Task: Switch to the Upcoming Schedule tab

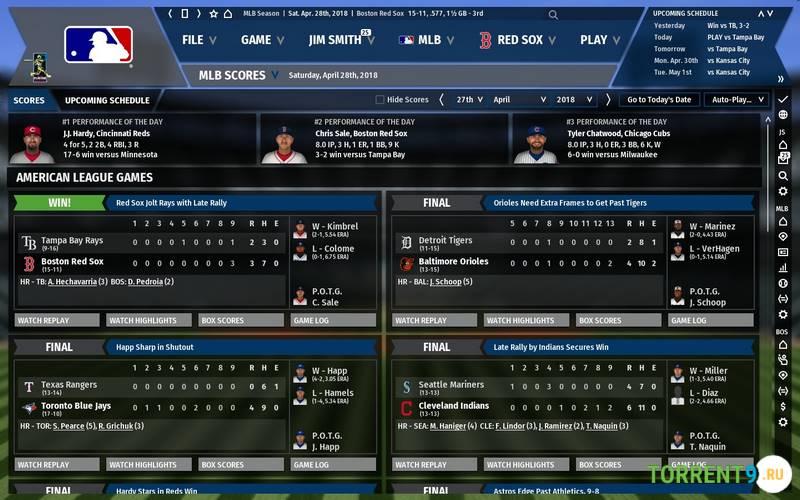Action: coord(107,100)
